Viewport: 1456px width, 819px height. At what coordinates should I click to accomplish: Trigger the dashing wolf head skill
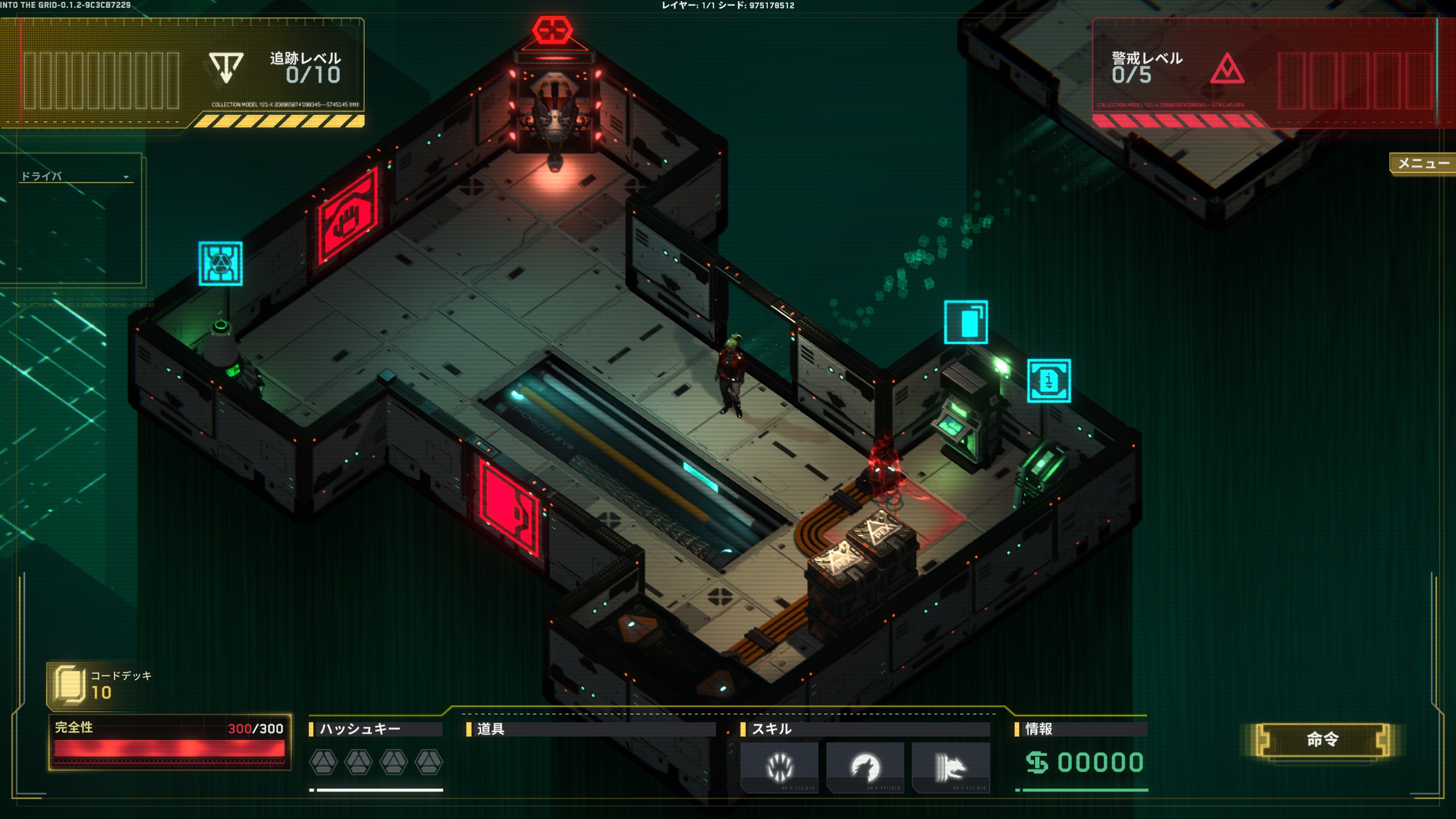pyautogui.click(x=950, y=767)
